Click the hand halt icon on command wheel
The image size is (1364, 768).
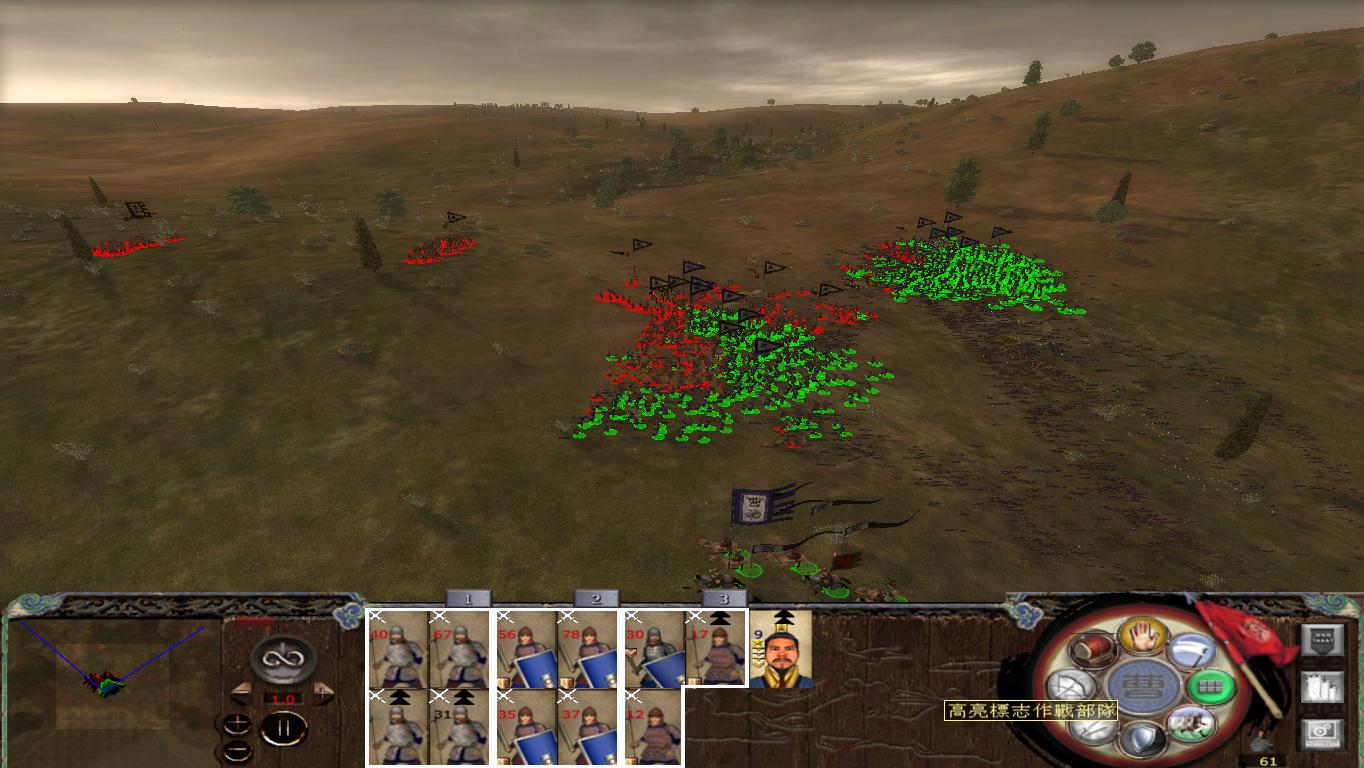[x=1143, y=637]
